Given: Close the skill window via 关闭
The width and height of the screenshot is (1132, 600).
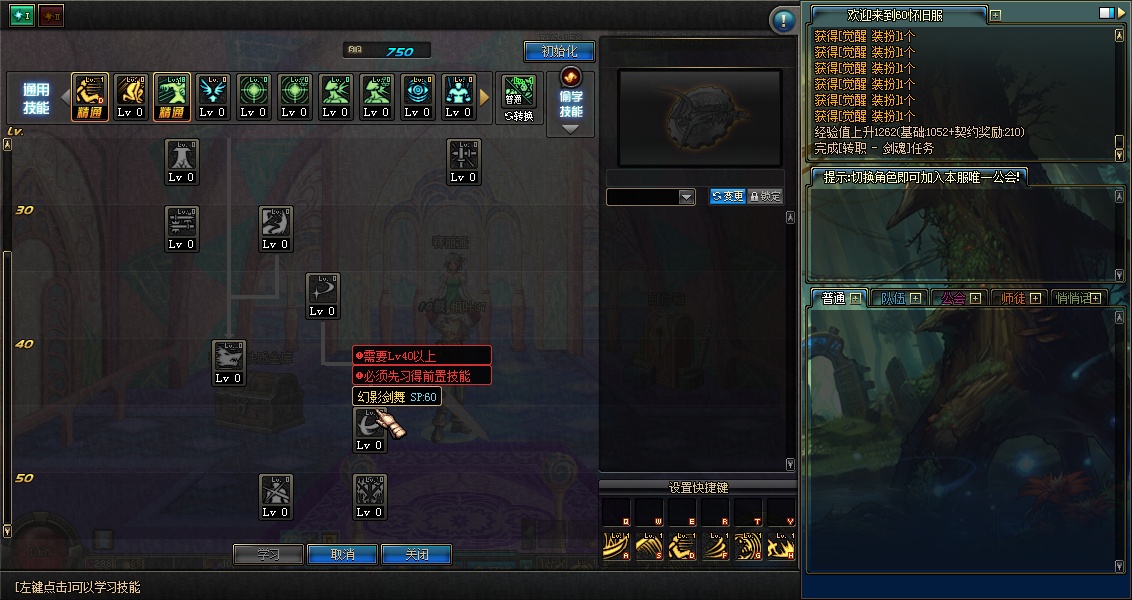Looking at the screenshot, I should (416, 554).
